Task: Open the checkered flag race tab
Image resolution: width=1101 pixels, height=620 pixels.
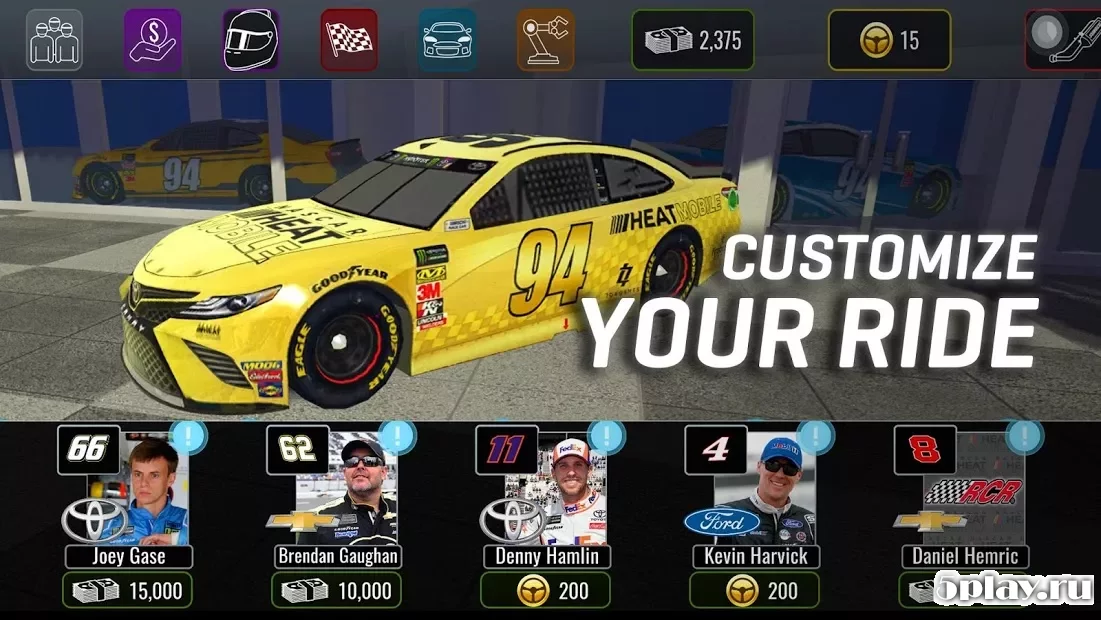Action: (x=349, y=40)
